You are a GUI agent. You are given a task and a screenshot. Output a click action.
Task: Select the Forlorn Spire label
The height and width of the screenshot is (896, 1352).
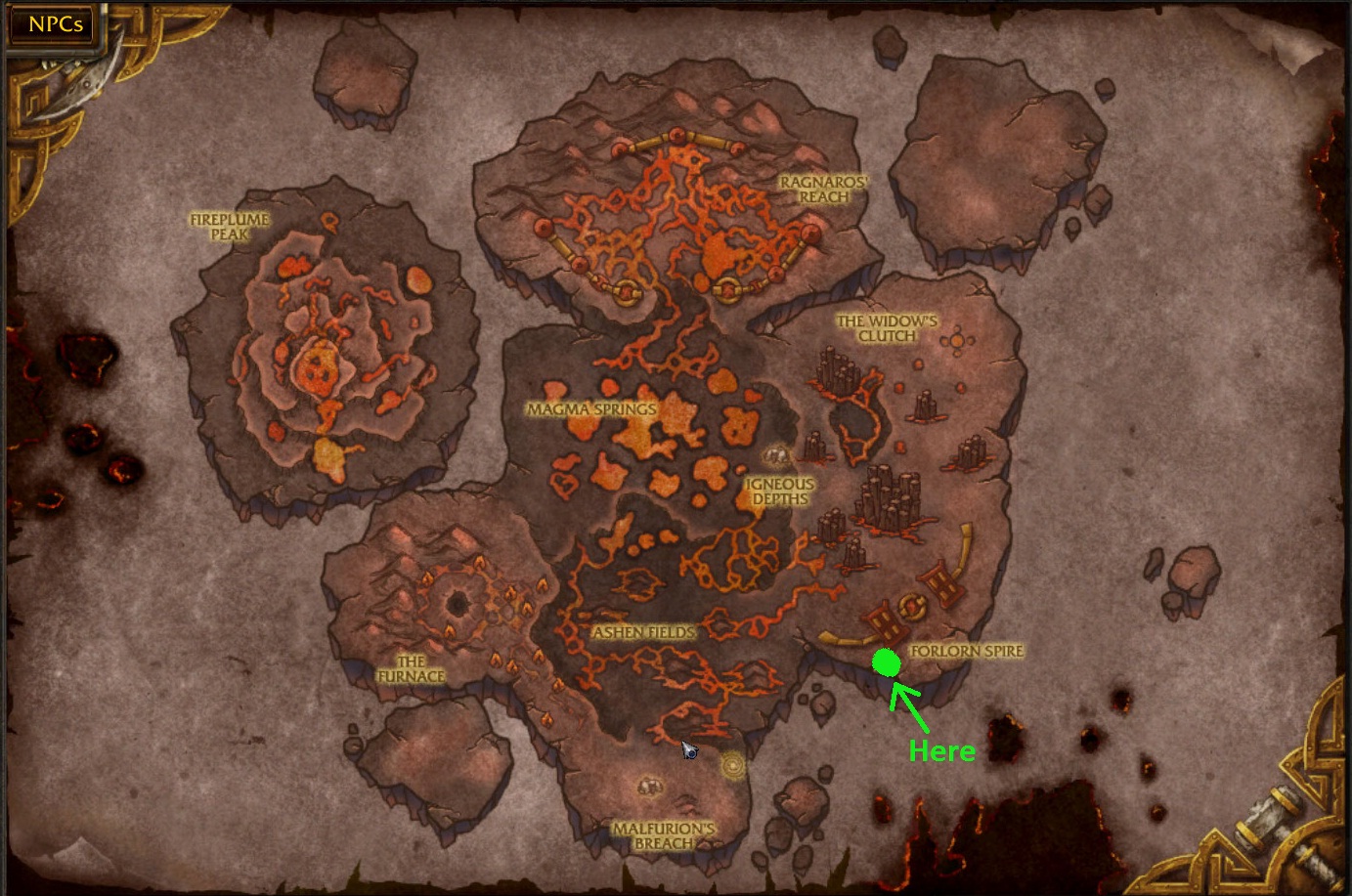click(x=966, y=651)
